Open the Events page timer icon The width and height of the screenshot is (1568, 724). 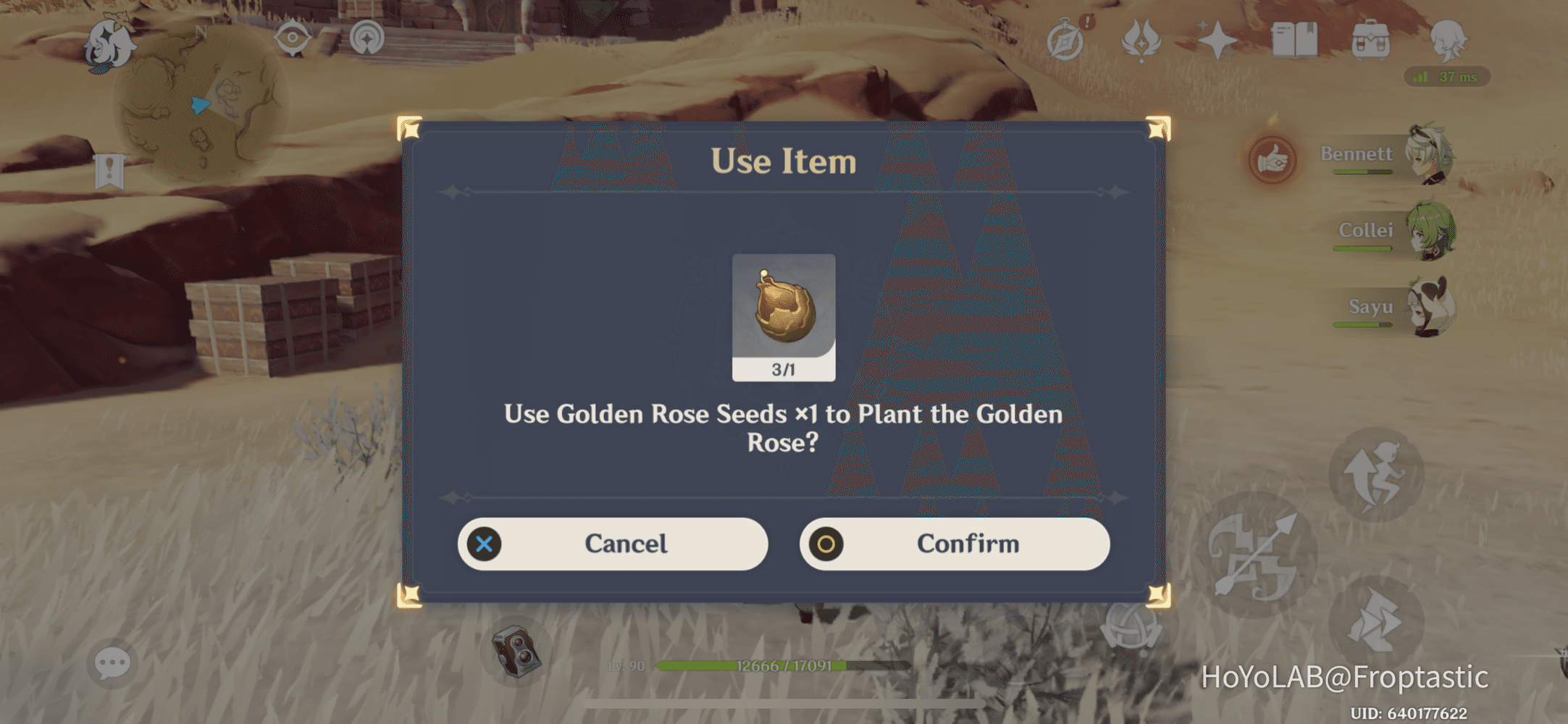click(x=1065, y=40)
